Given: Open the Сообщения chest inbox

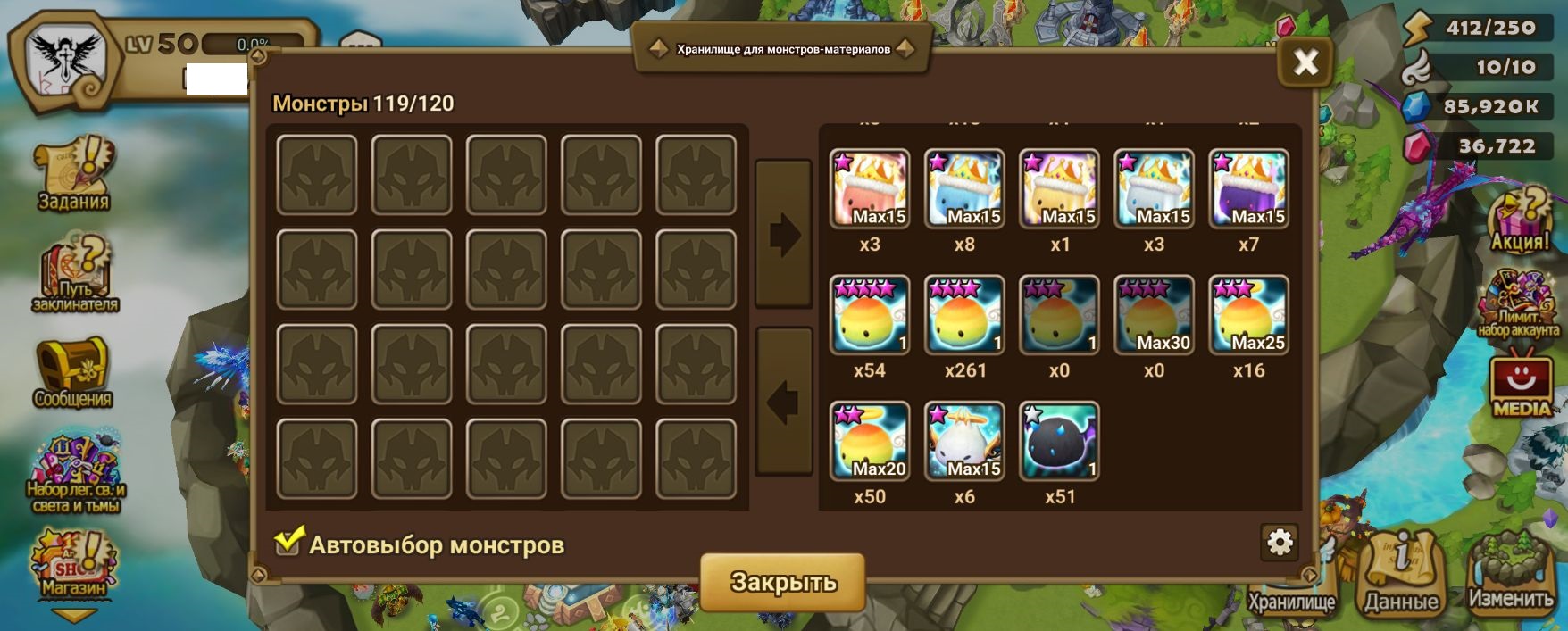Looking at the screenshot, I should coord(72,372).
